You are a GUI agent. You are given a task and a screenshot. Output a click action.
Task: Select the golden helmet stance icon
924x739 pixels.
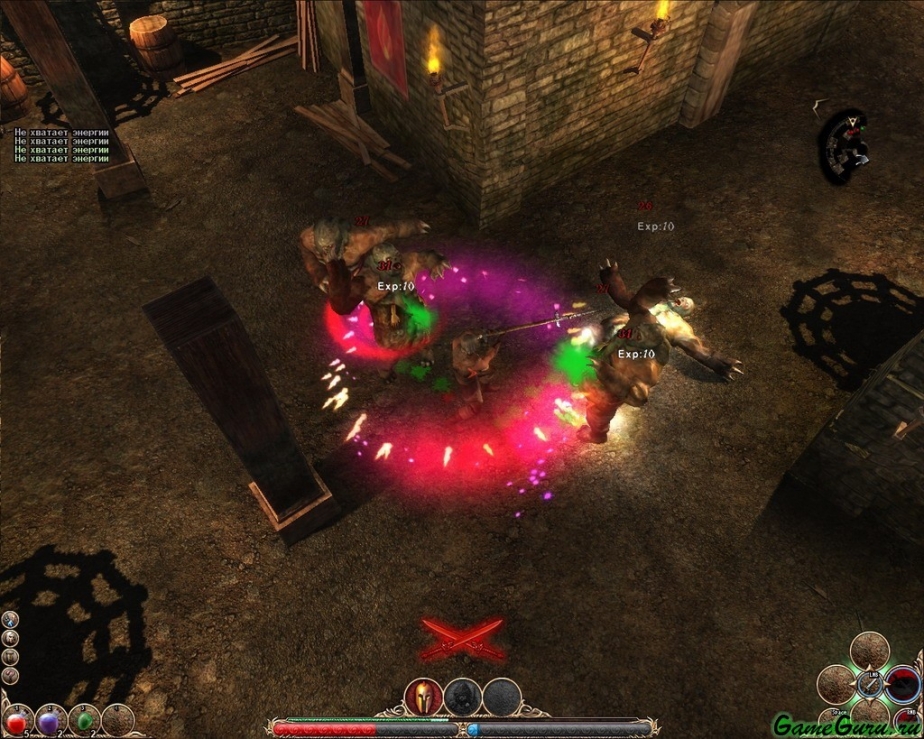422,697
